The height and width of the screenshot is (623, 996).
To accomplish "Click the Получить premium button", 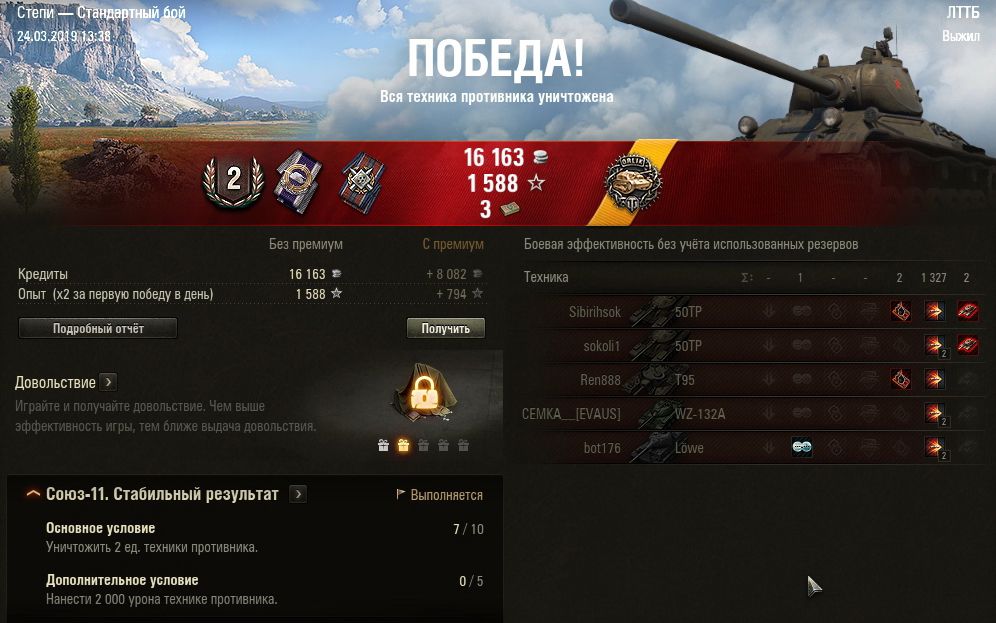I will pyautogui.click(x=445, y=329).
